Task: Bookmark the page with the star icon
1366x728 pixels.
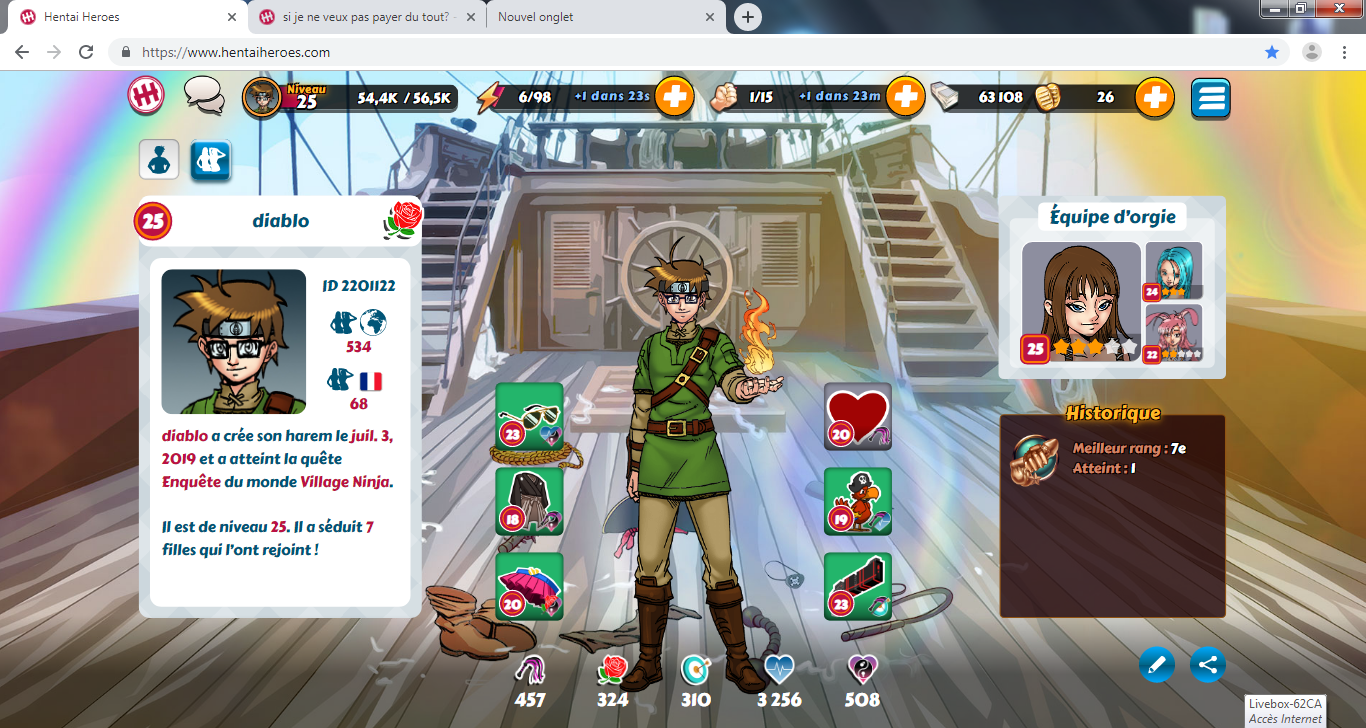Action: pyautogui.click(x=1272, y=52)
